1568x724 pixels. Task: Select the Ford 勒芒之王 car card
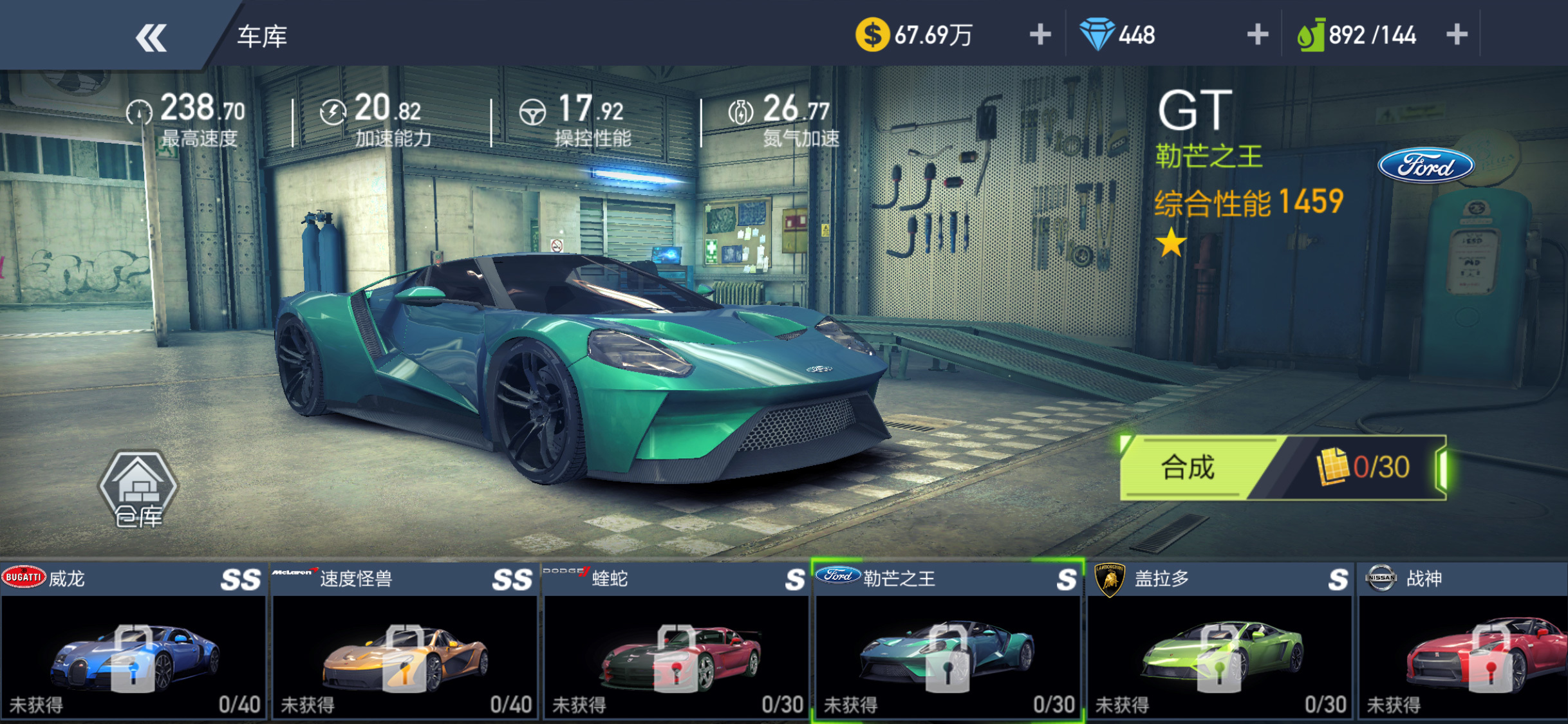(x=948, y=642)
